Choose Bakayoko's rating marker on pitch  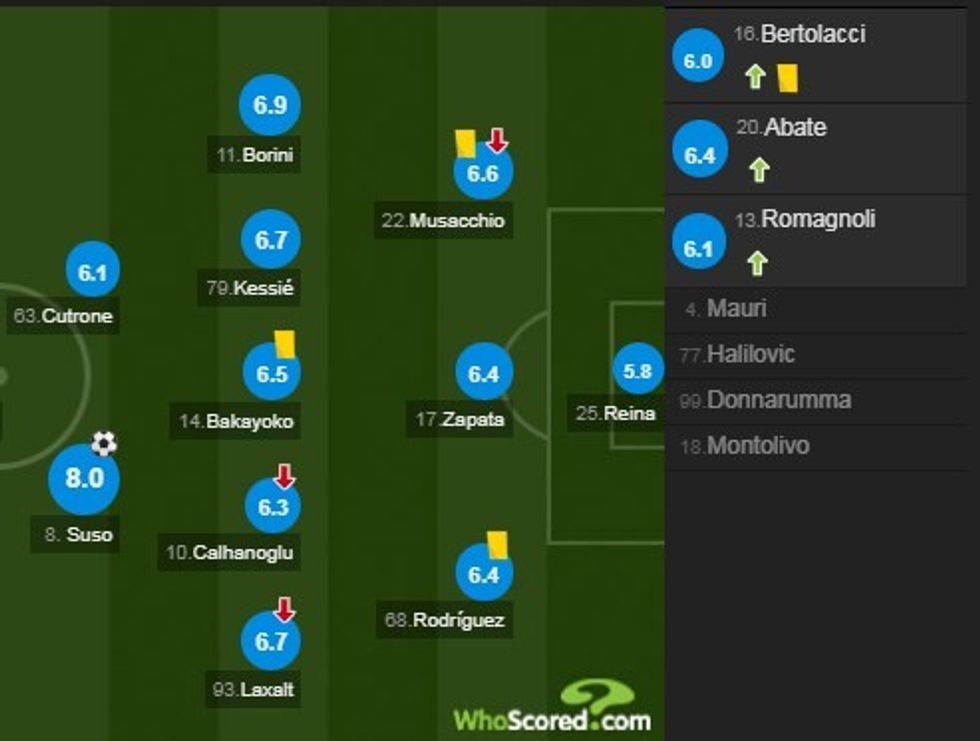click(x=272, y=374)
